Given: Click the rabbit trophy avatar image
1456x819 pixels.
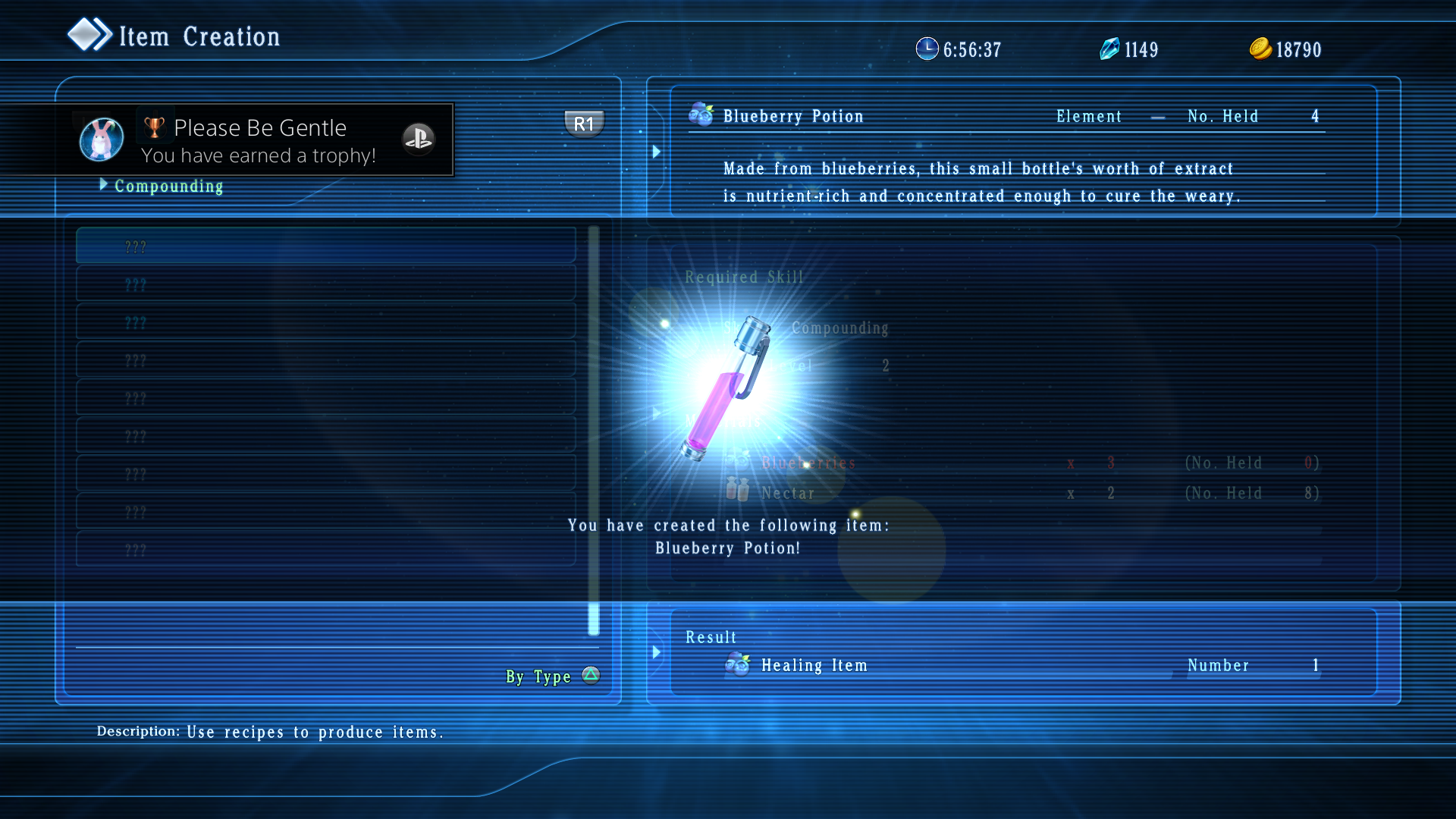Looking at the screenshot, I should pyautogui.click(x=101, y=139).
